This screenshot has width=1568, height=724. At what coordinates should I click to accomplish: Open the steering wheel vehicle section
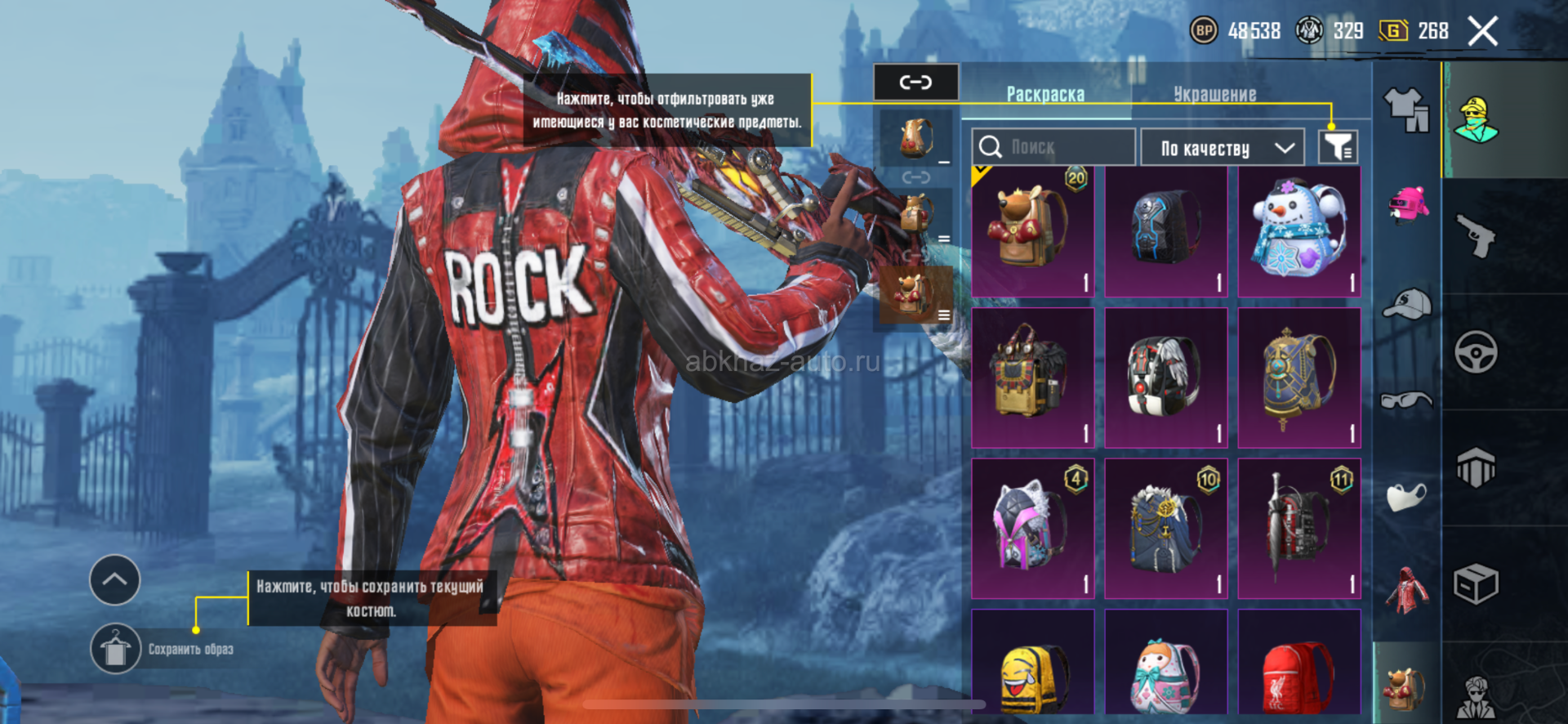tap(1476, 352)
